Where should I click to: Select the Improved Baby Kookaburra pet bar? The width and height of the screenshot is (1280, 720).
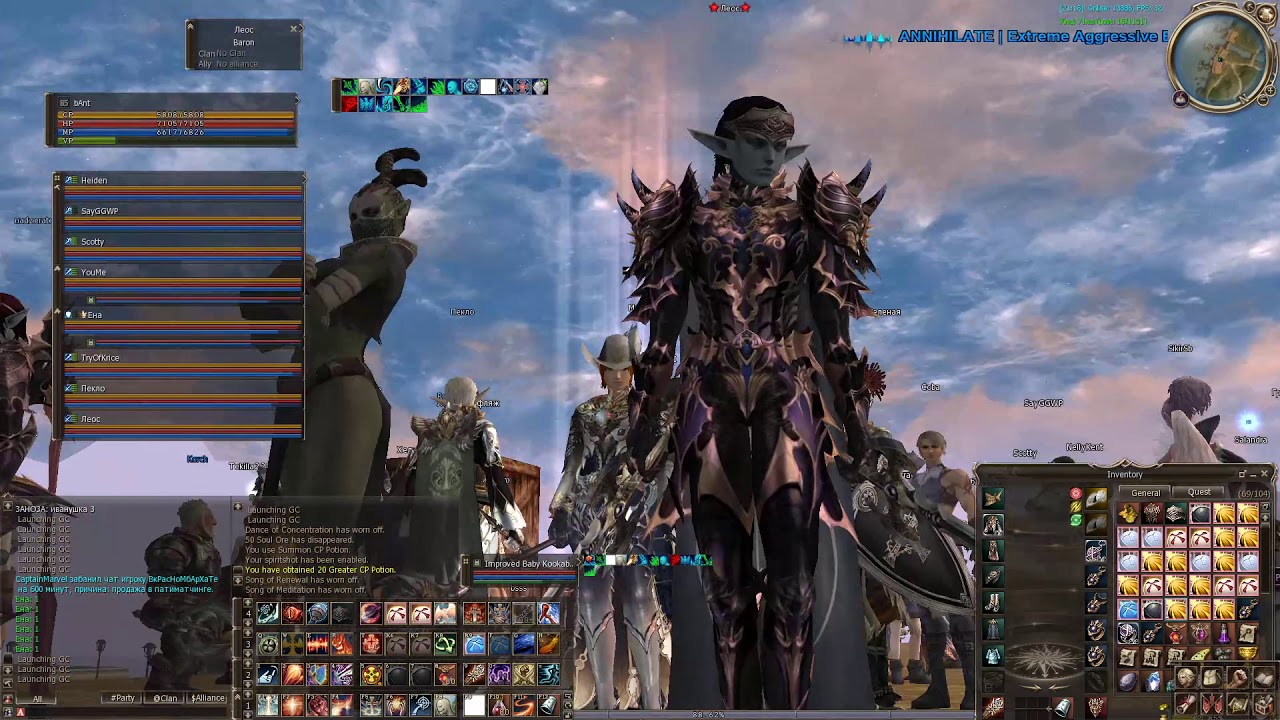click(x=527, y=564)
